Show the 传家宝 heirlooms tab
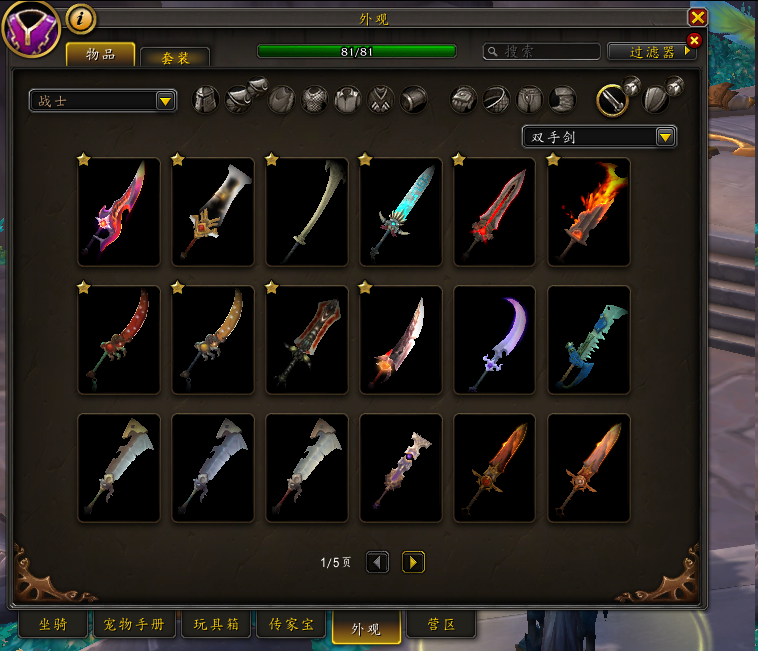 [x=291, y=625]
